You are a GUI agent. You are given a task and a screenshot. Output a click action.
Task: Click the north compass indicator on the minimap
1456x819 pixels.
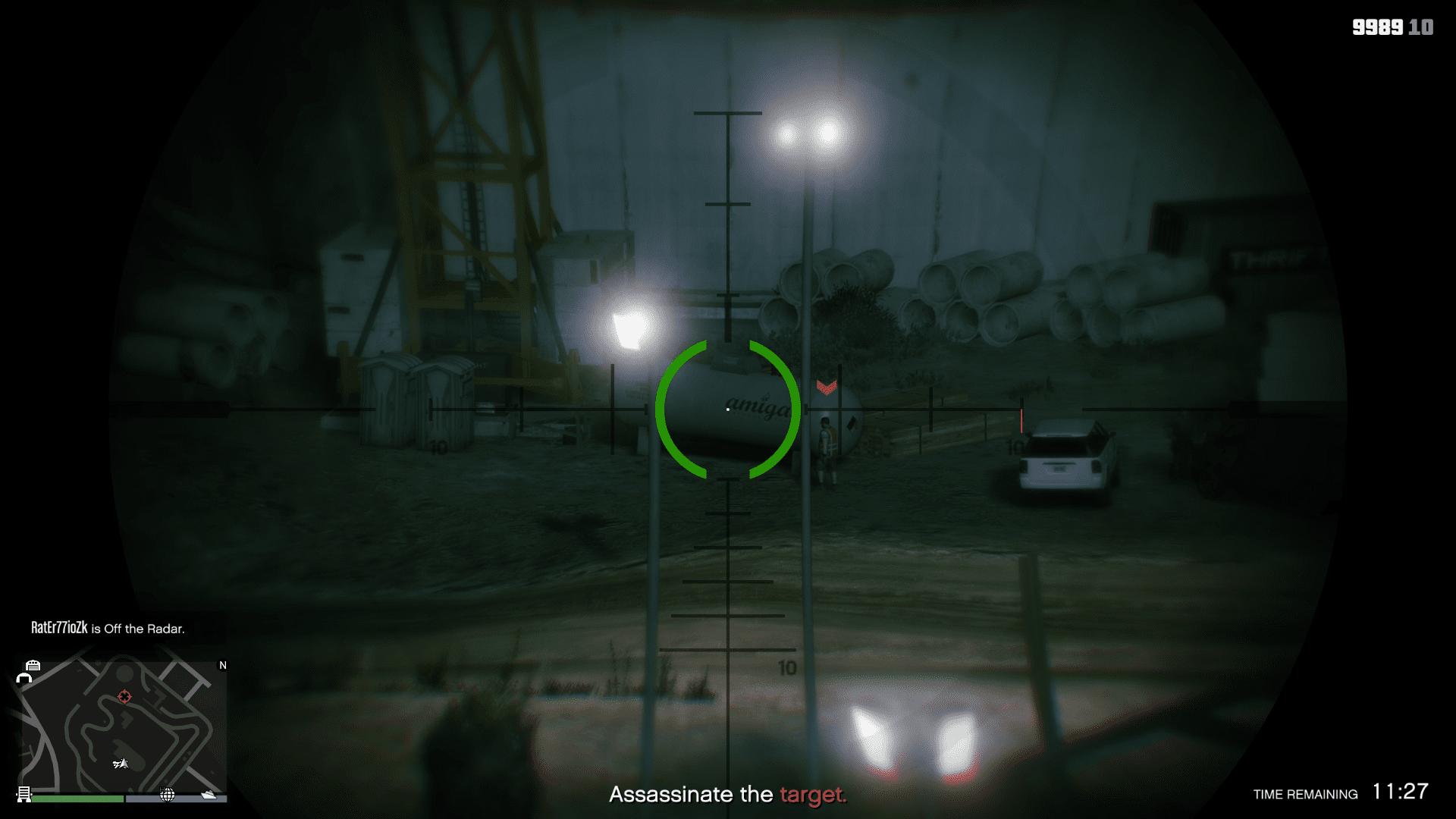[x=223, y=665]
